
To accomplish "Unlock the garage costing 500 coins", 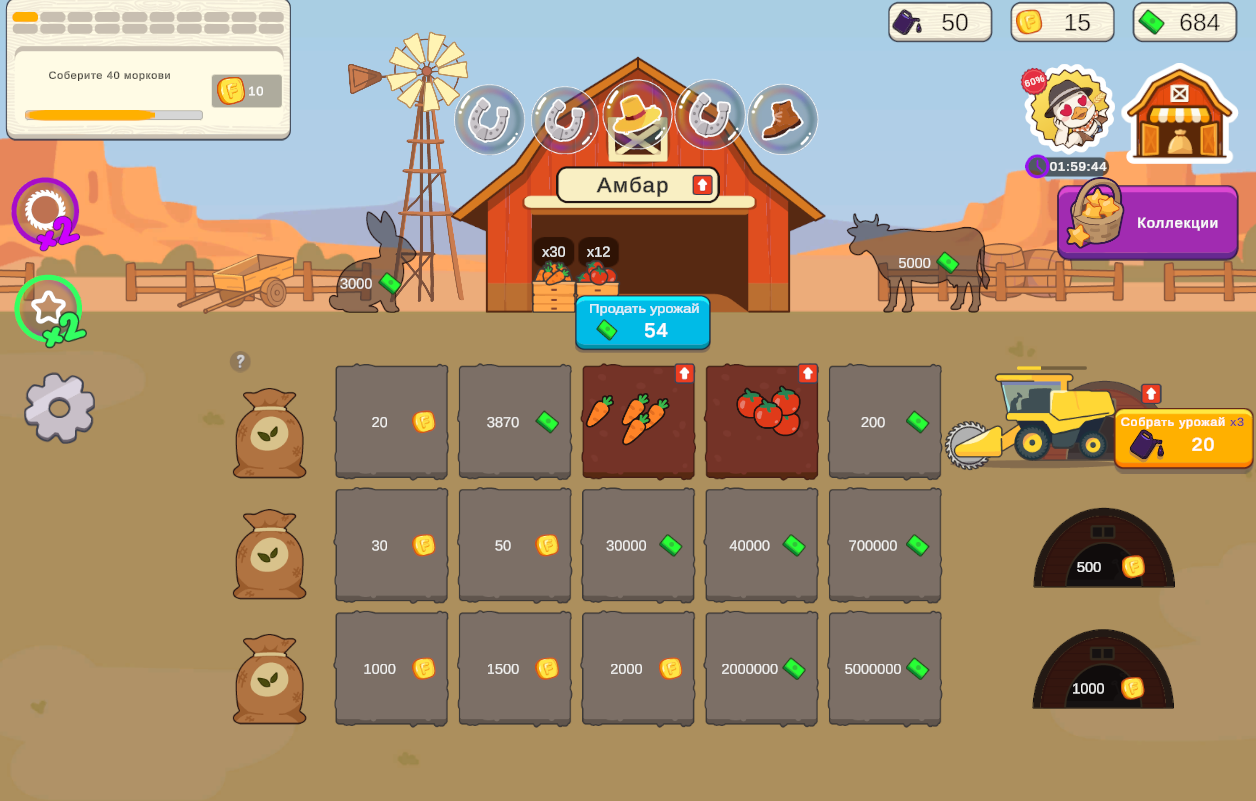I will pos(1104,556).
